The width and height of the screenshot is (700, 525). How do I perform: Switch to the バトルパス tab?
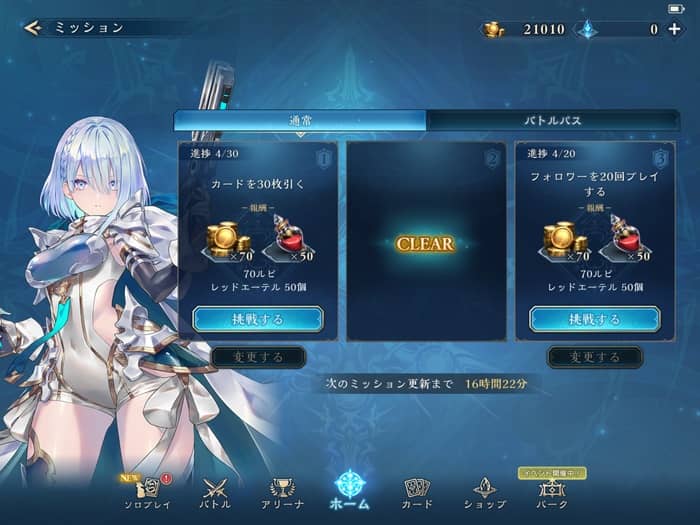(553, 120)
